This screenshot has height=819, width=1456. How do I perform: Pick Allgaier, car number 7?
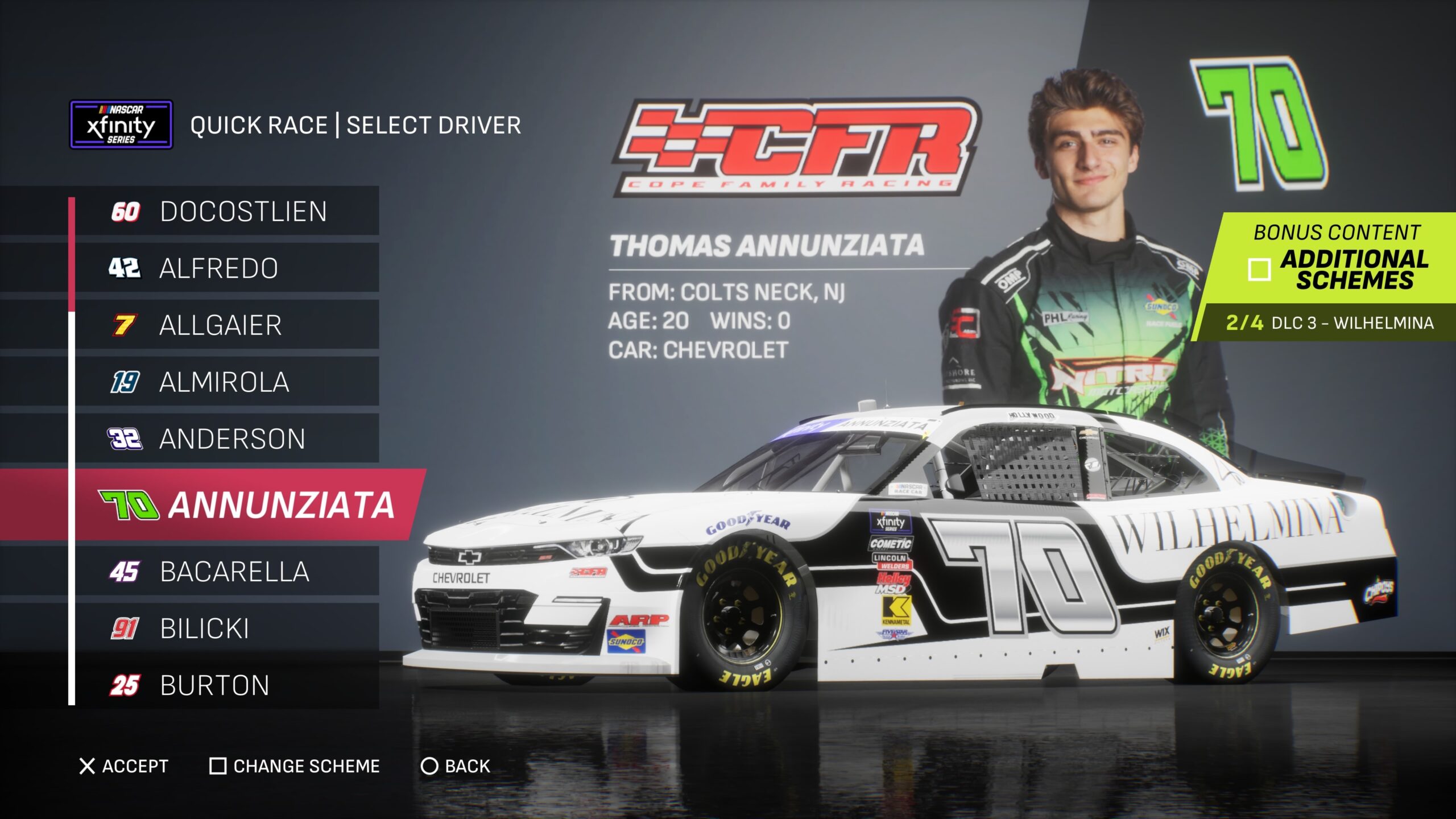pos(227,325)
